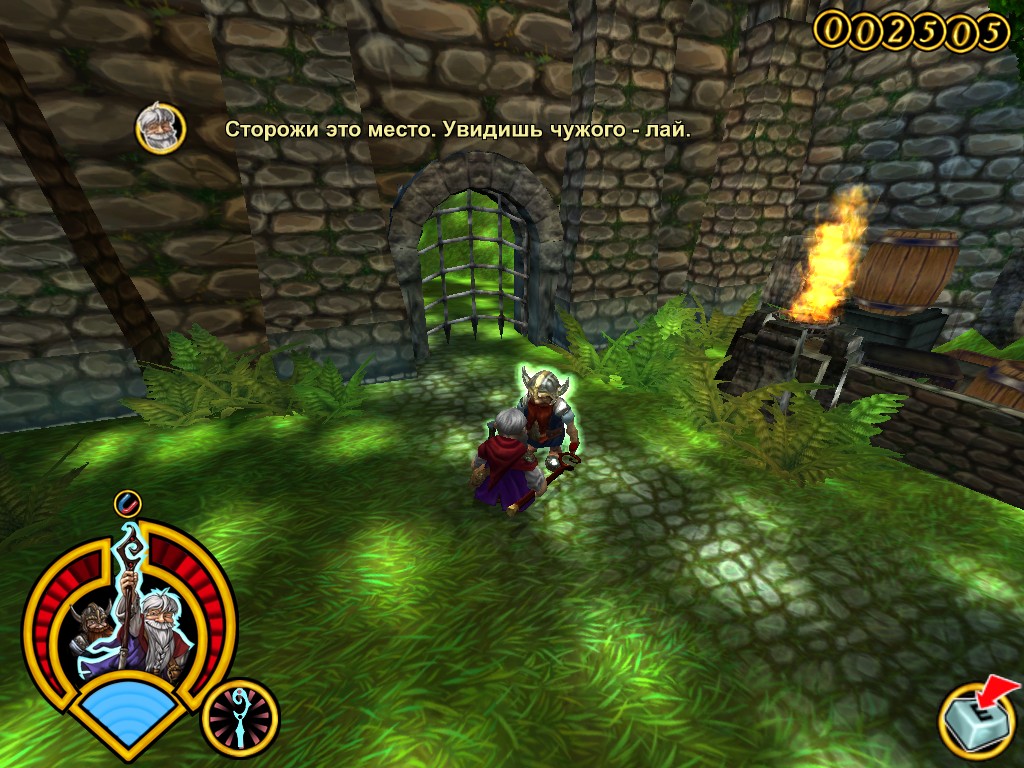Activate the glowing staff ability icon

tap(239, 718)
